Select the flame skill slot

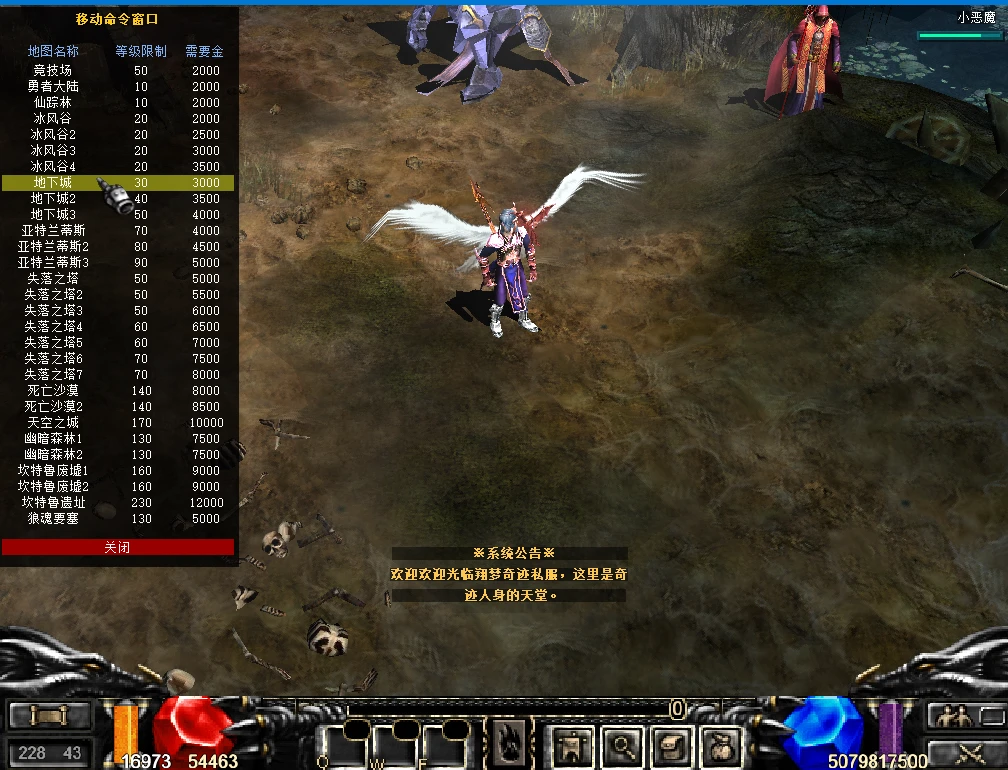coord(509,744)
